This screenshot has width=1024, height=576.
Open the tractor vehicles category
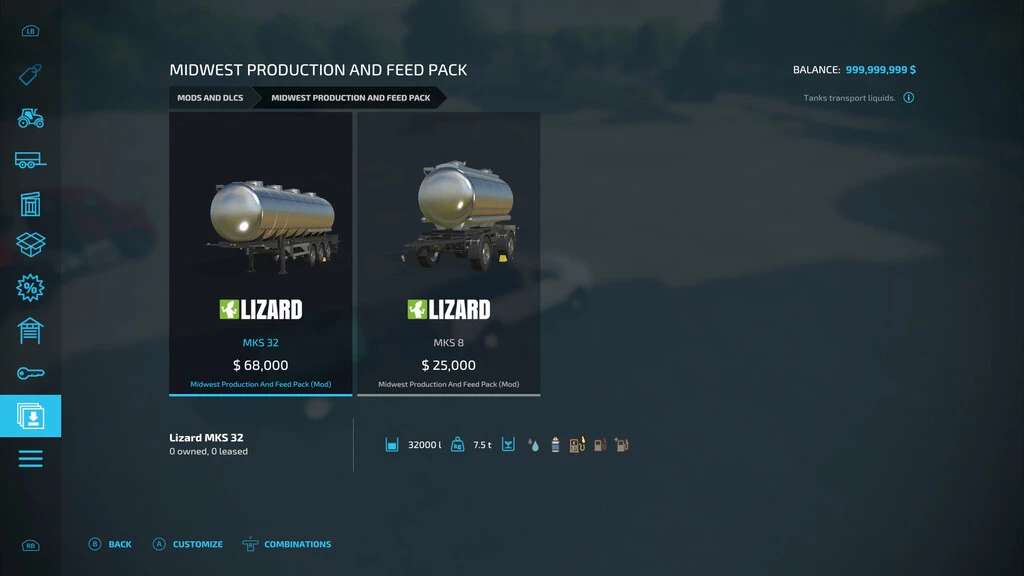coord(30,118)
